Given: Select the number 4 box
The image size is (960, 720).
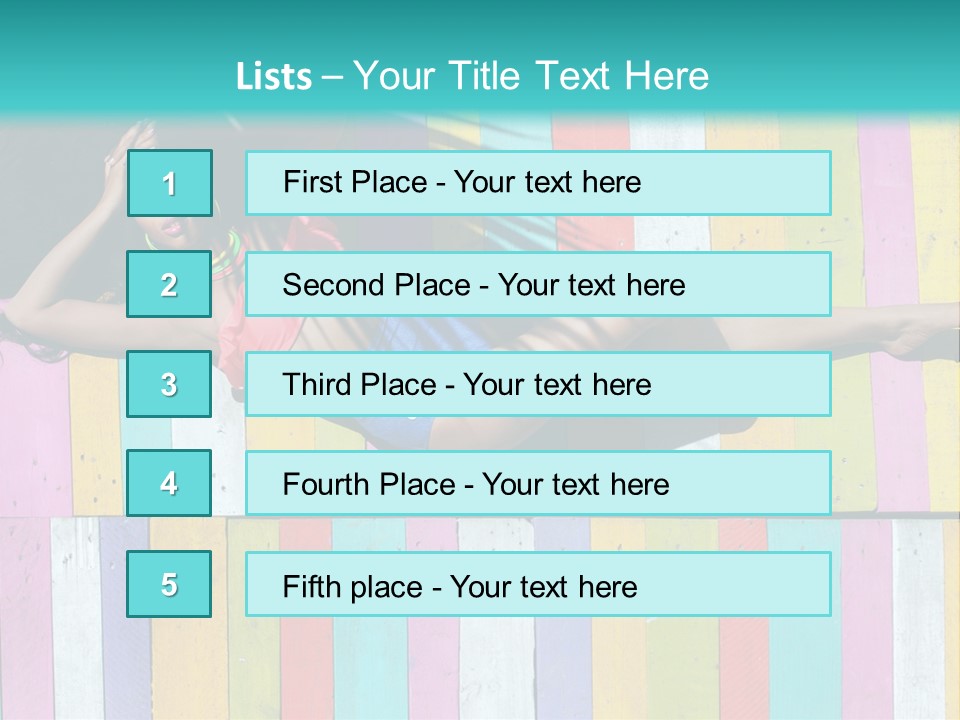Looking at the screenshot, I should click(169, 484).
